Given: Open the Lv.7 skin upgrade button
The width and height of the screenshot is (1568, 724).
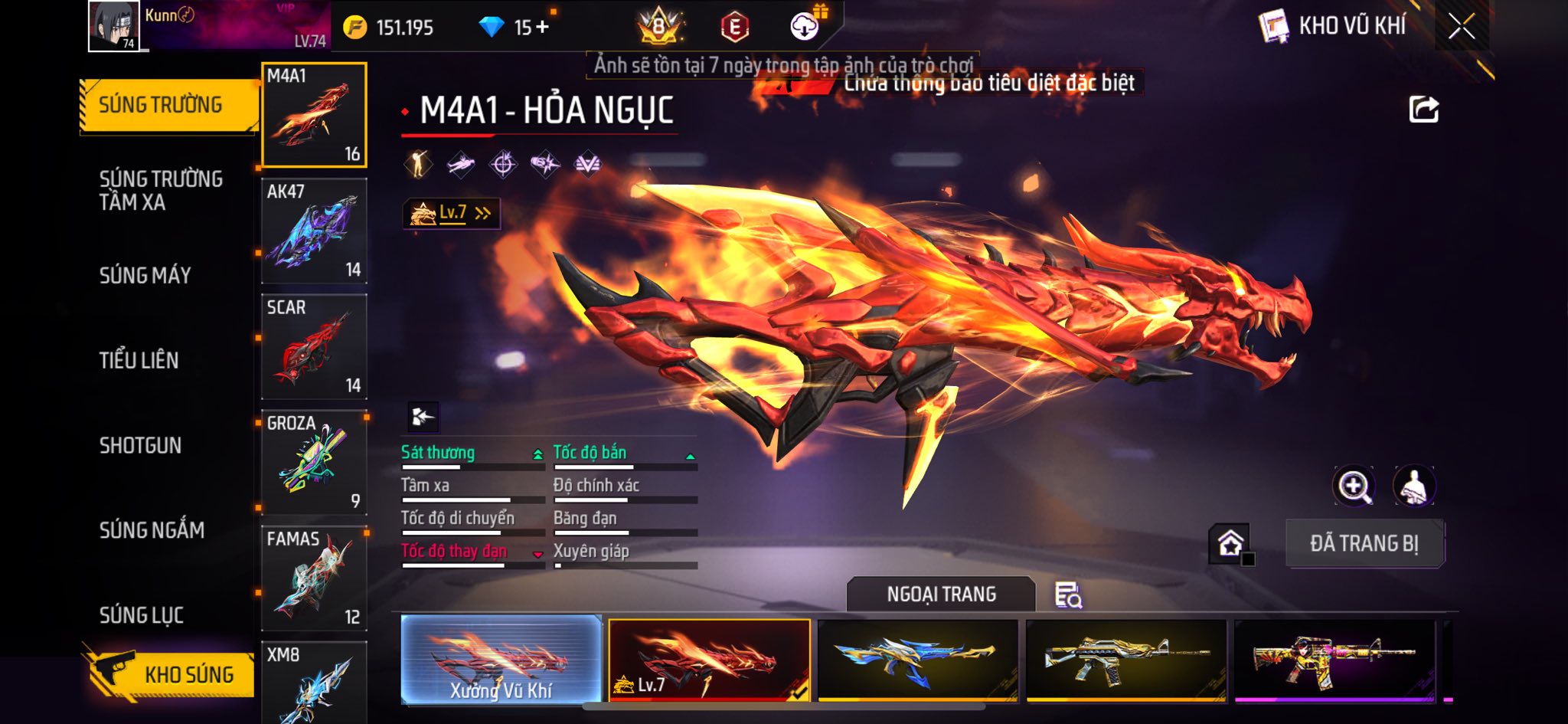Looking at the screenshot, I should pyautogui.click(x=452, y=213).
